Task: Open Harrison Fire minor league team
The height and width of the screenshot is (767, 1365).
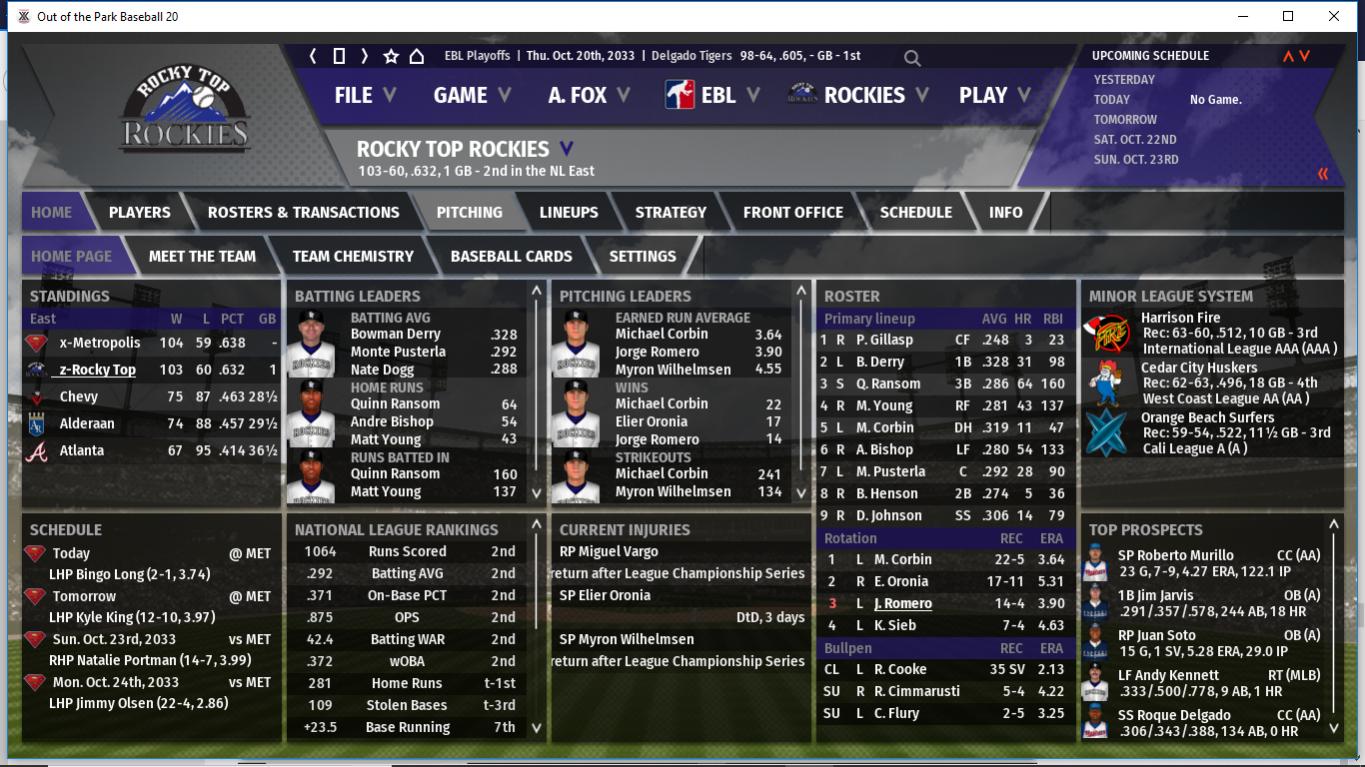Action: tap(1180, 318)
